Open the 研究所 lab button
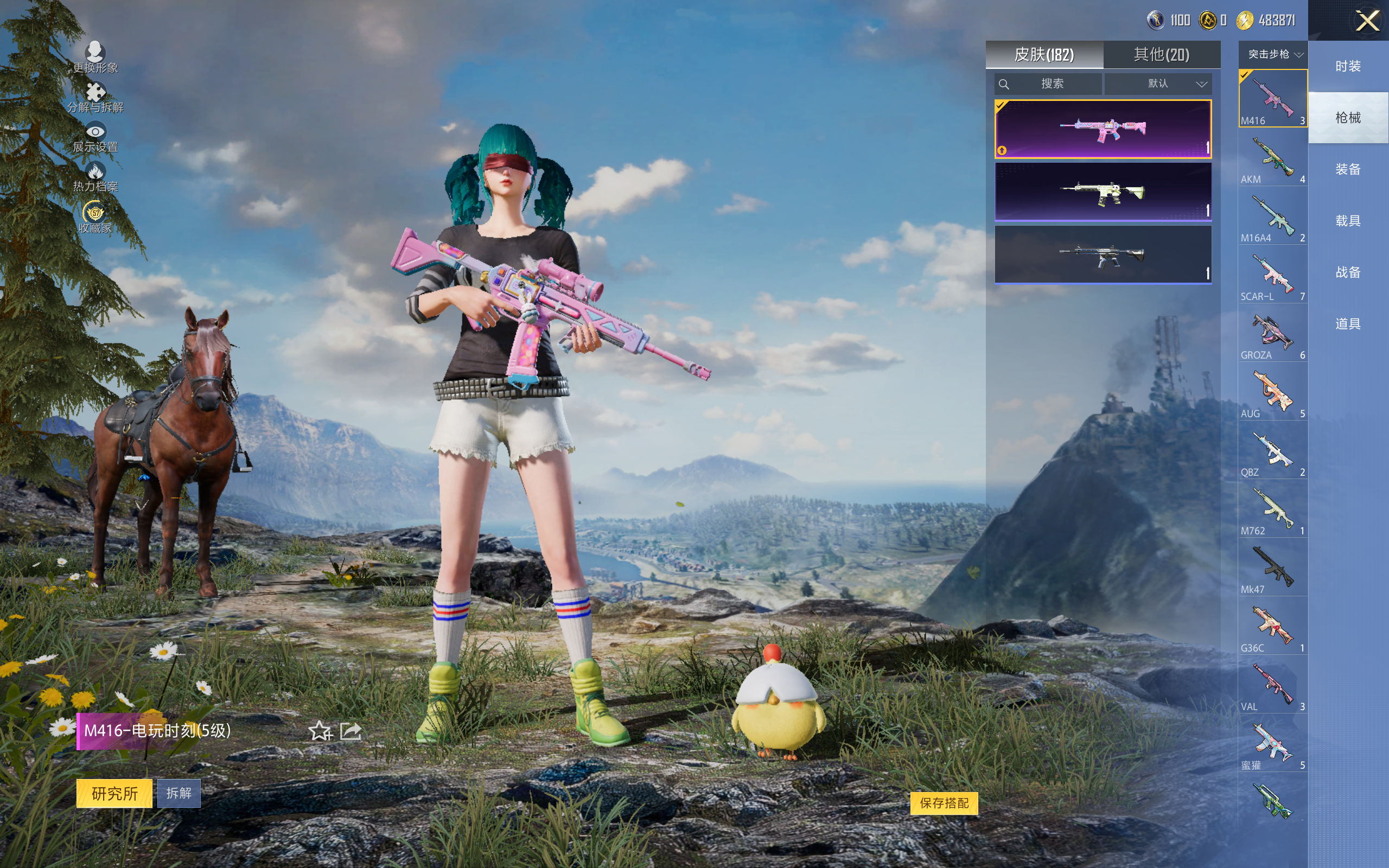1389x868 pixels. pyautogui.click(x=114, y=793)
